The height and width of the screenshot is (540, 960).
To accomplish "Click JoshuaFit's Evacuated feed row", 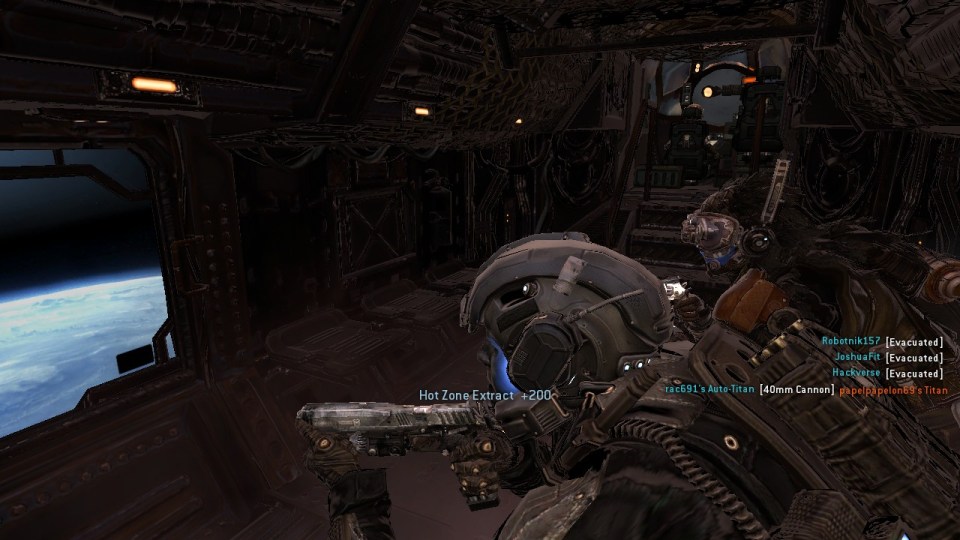I will coord(888,357).
